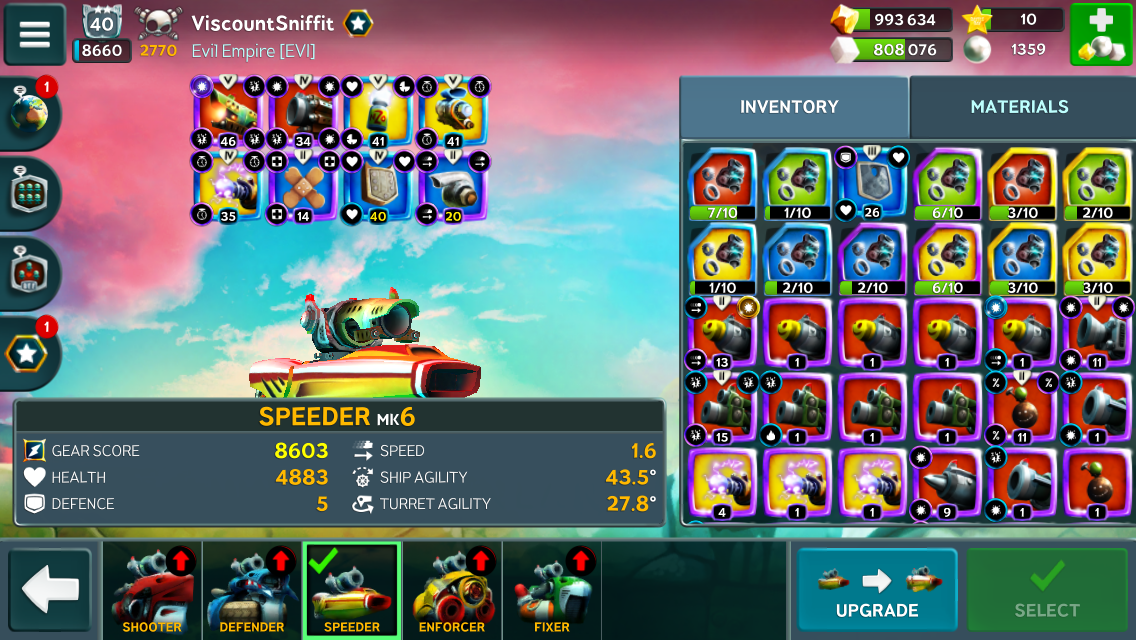Open the Inventory tab
Image resolution: width=1136 pixels, height=640 pixels.
tap(789, 107)
